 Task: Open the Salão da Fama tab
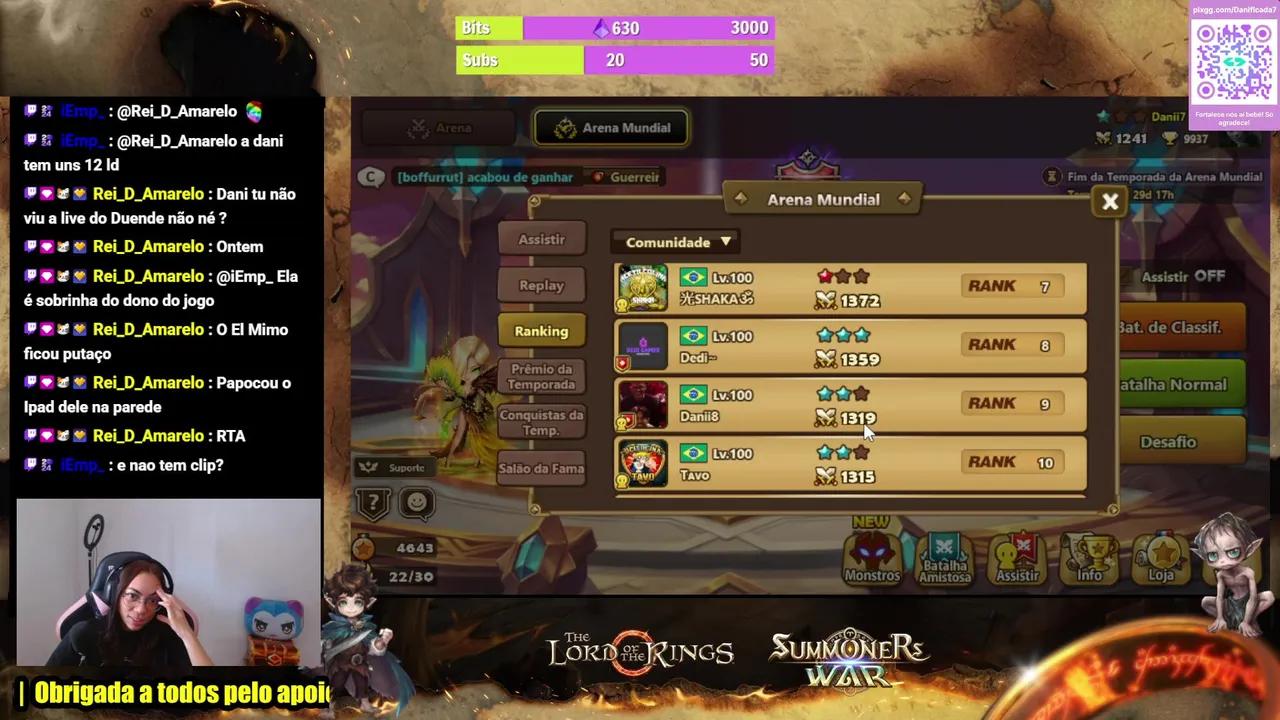pyautogui.click(x=541, y=468)
